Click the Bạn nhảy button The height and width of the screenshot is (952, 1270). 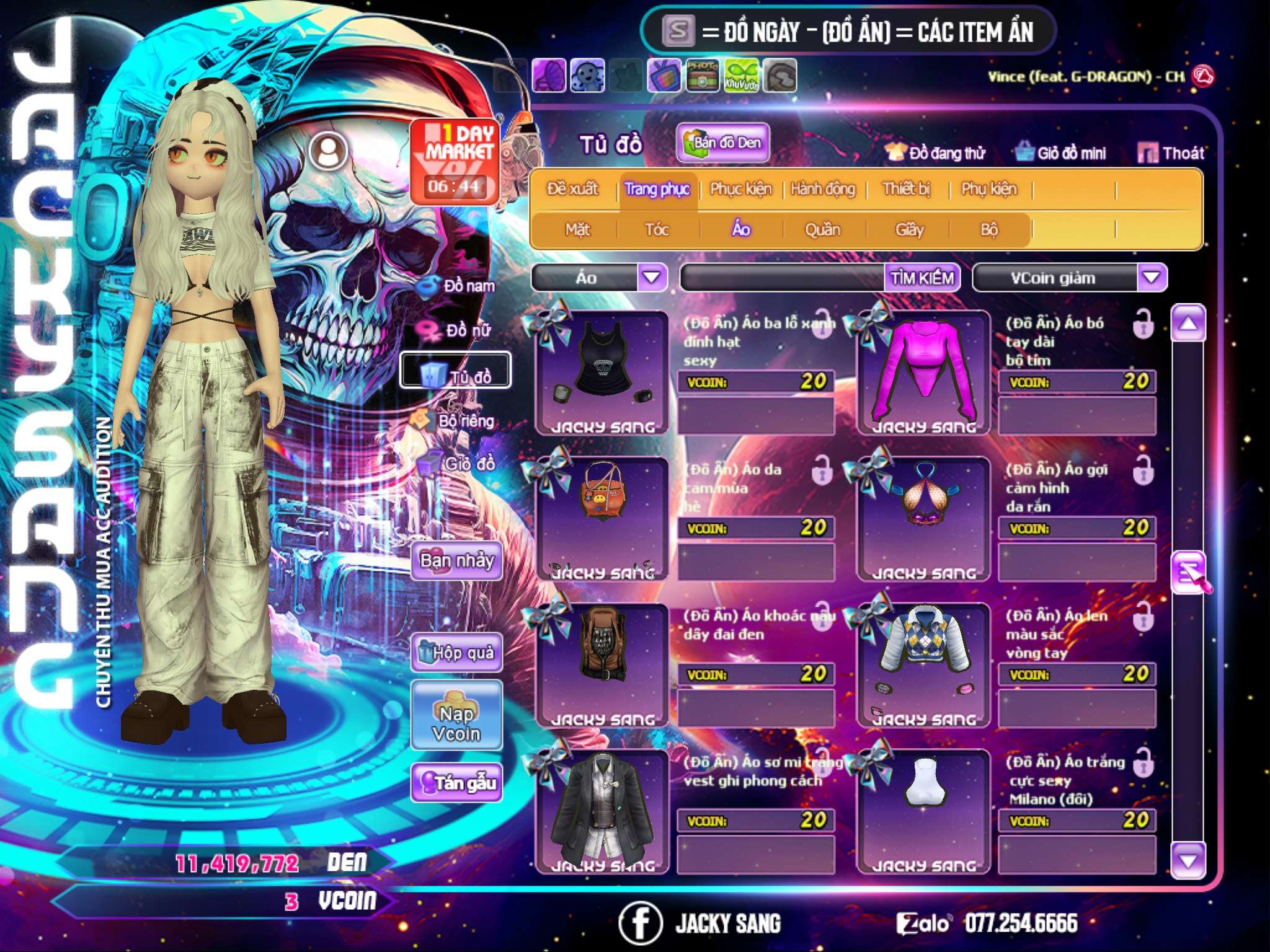pyautogui.click(x=456, y=561)
